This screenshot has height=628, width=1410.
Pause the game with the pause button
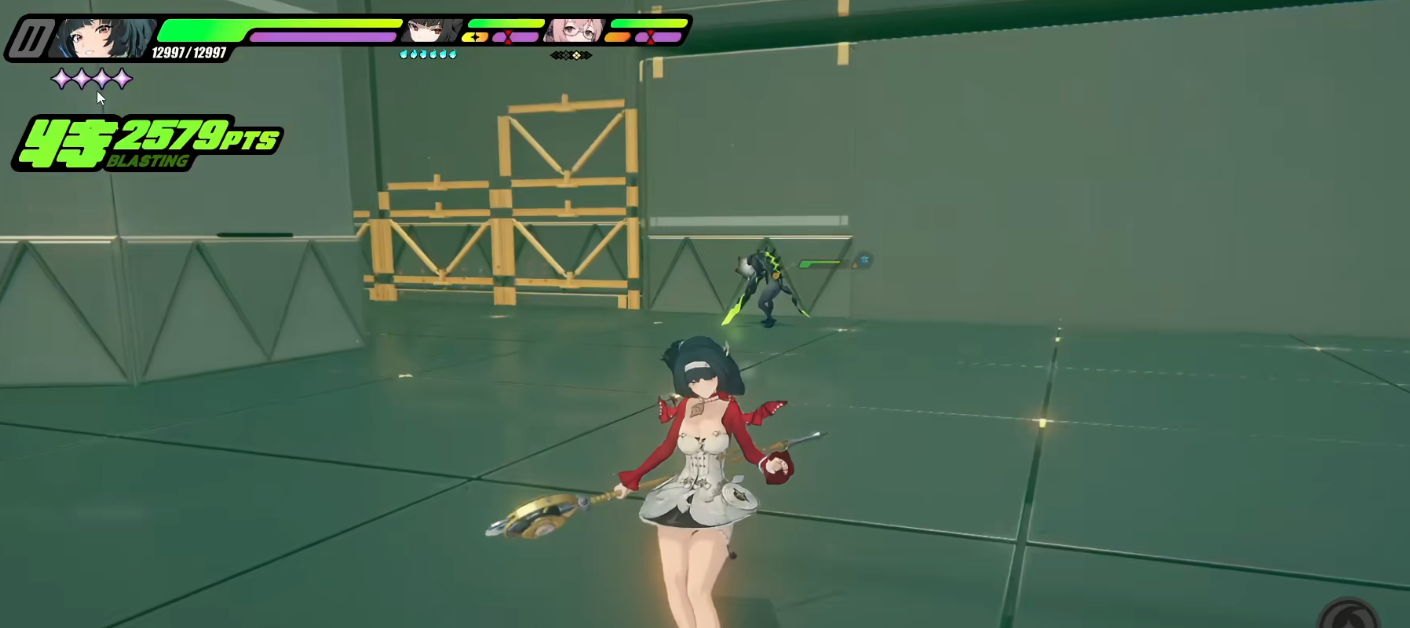[31, 39]
